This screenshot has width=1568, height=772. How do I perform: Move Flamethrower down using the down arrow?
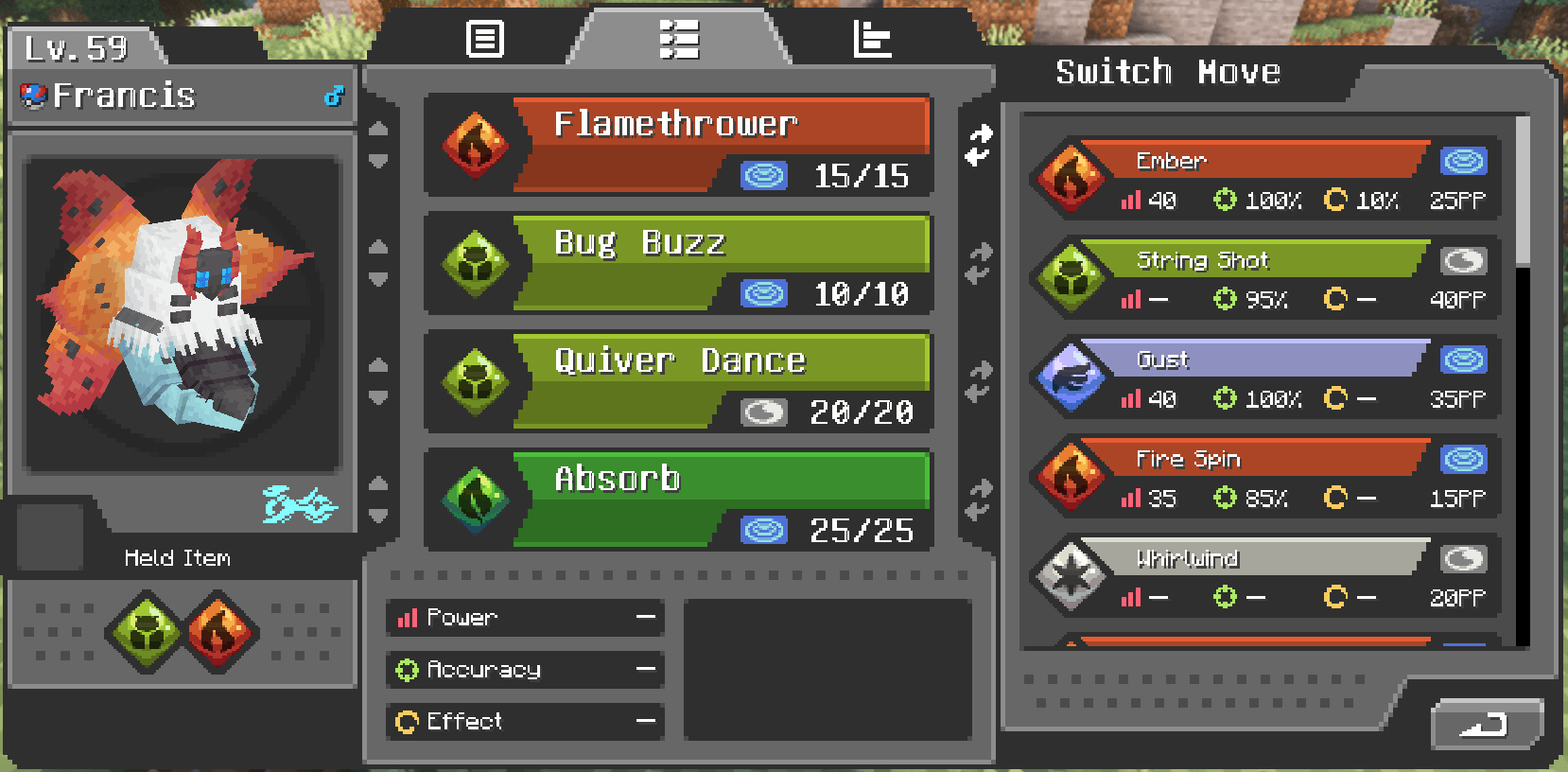pyautogui.click(x=379, y=161)
